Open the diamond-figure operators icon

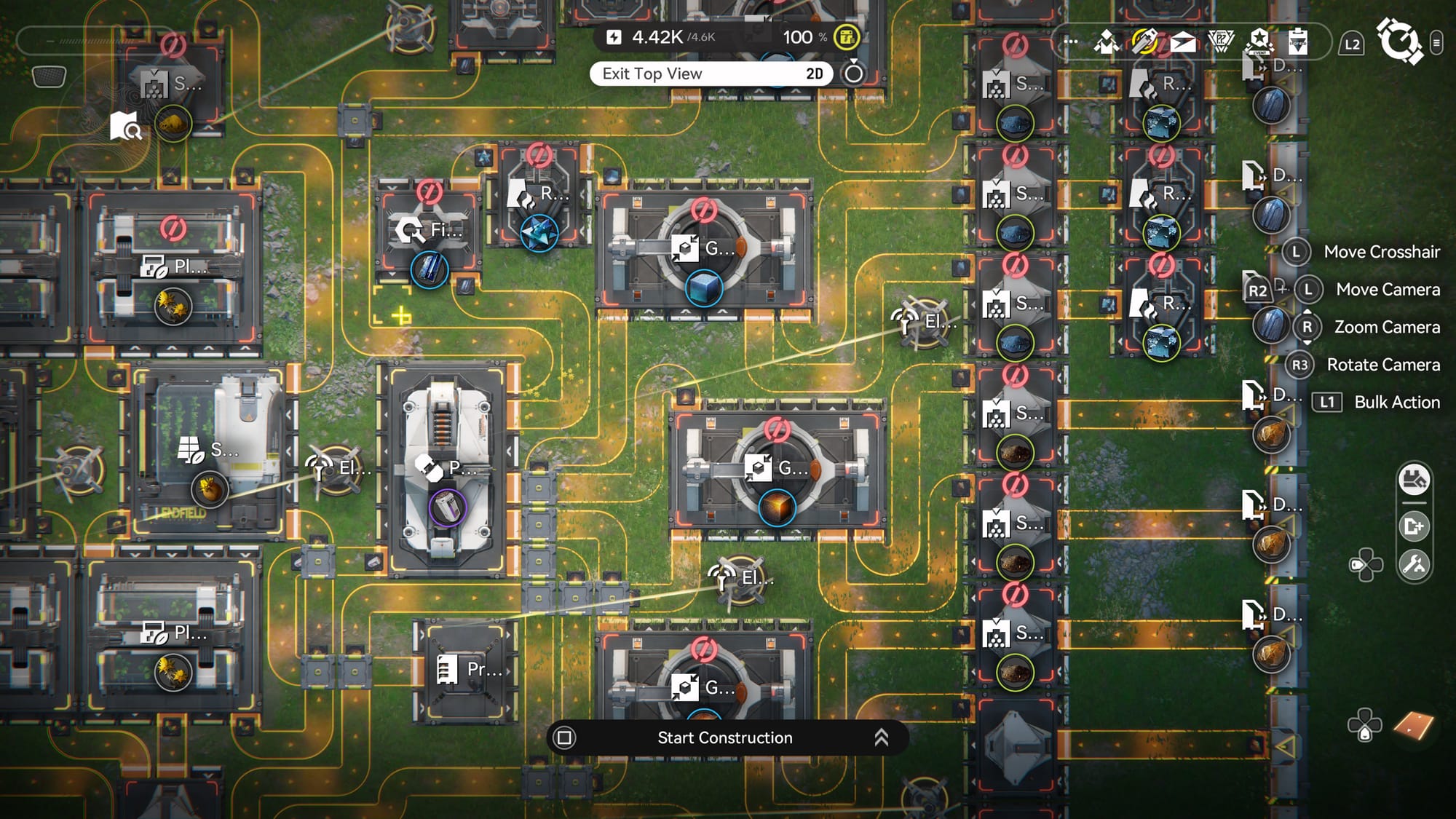[1107, 43]
